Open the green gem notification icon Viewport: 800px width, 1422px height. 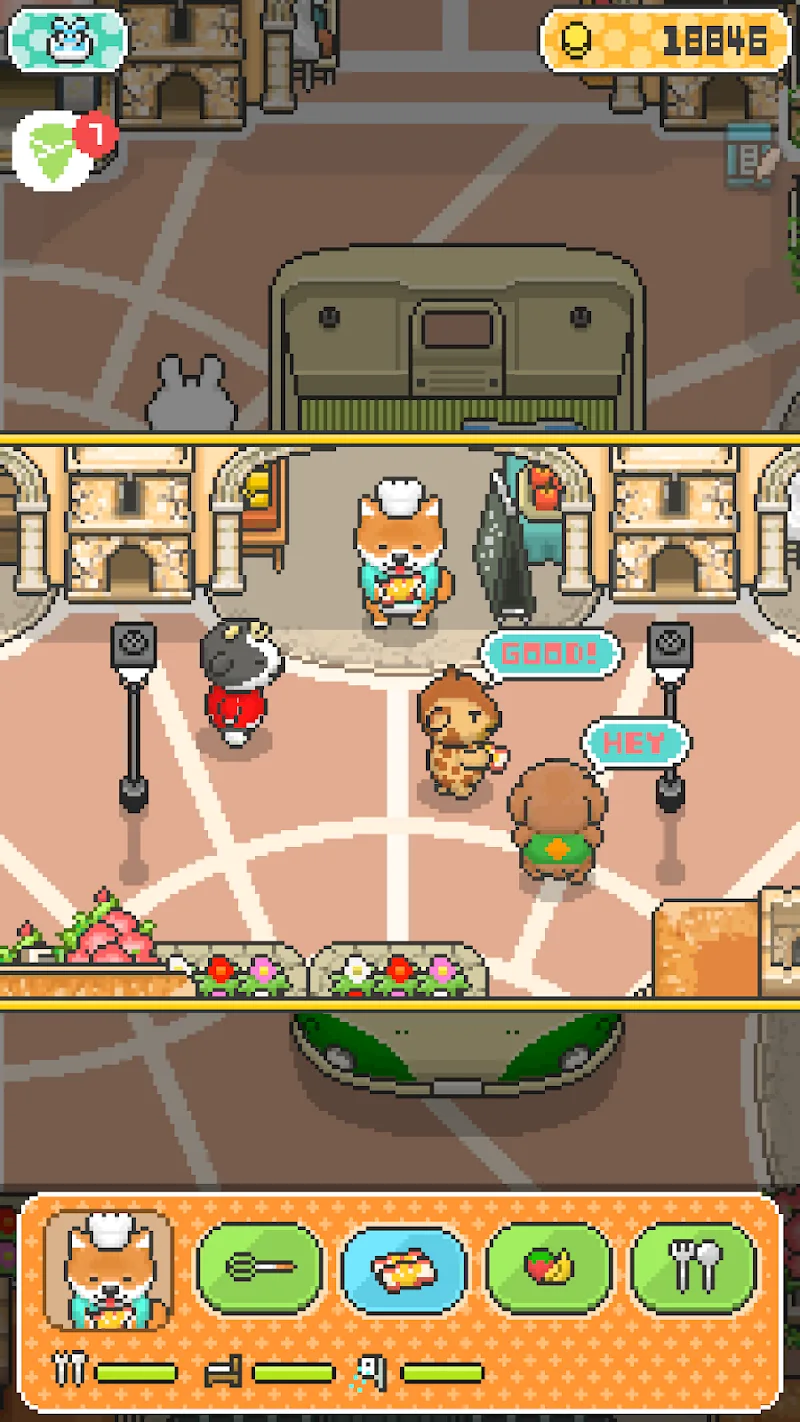[56, 152]
